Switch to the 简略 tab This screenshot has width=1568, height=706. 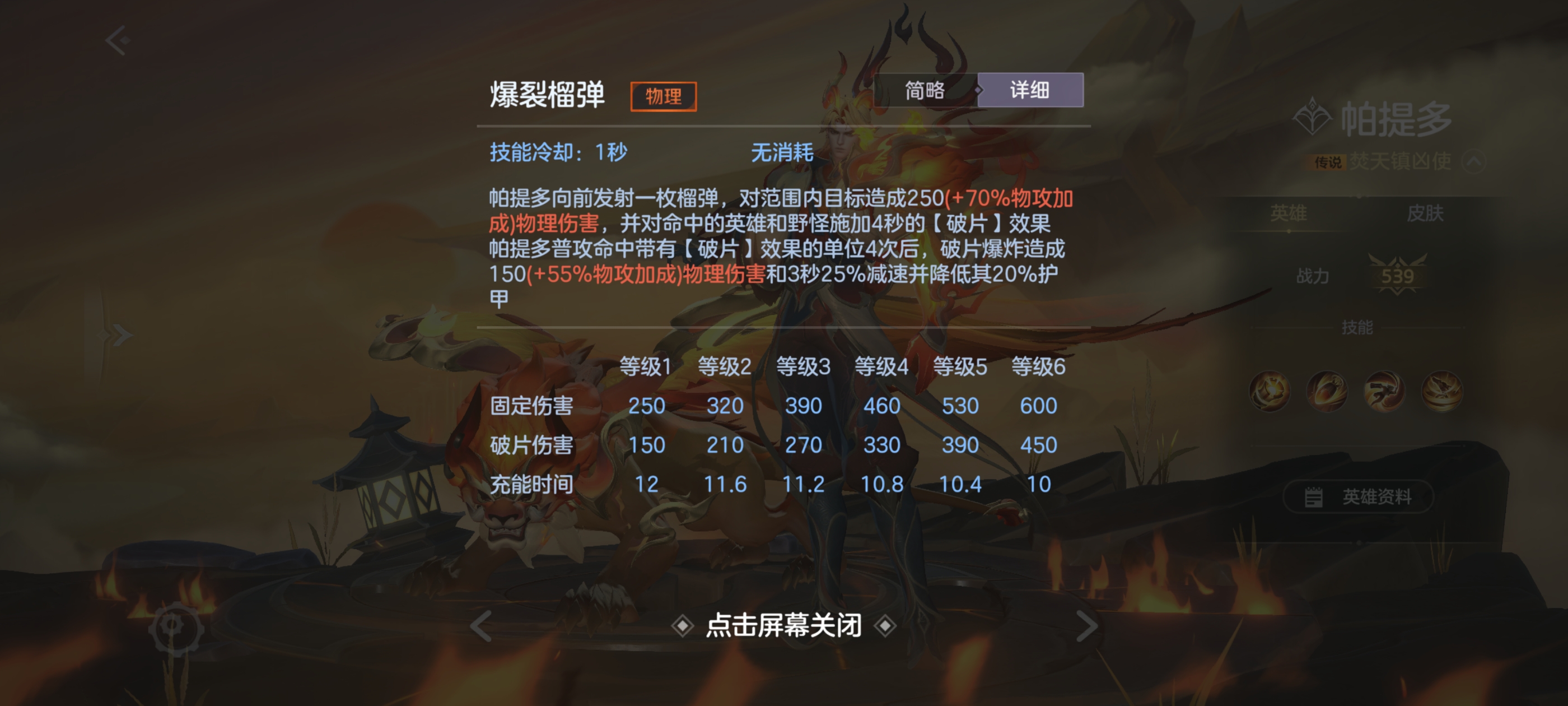(925, 90)
